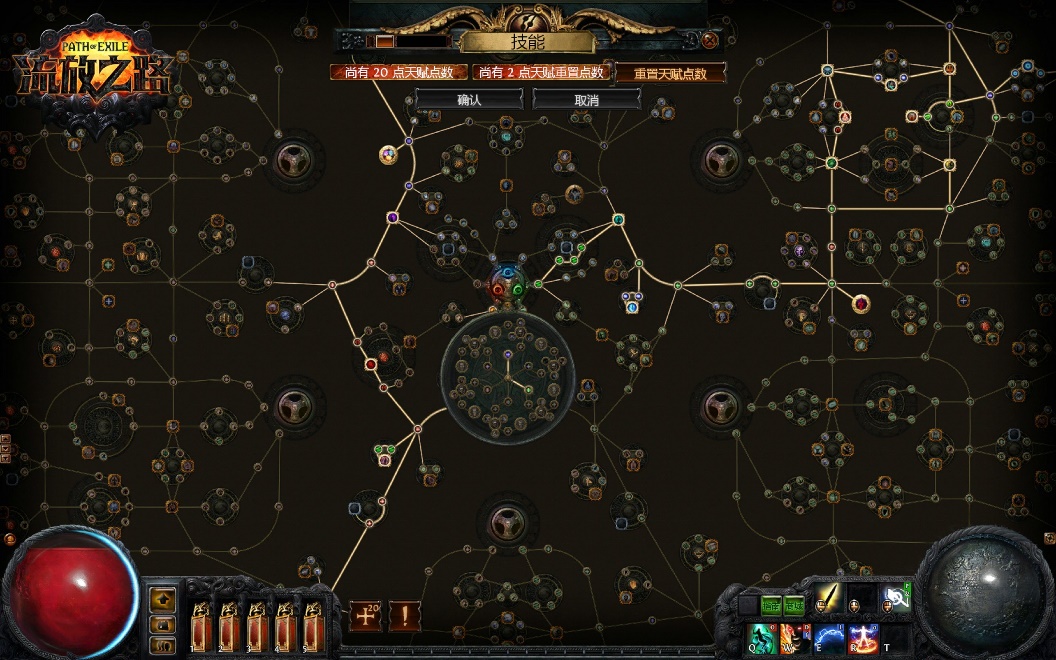1056x660 pixels.
Task: Adjust the zoom slider at top left
Action: click(384, 41)
